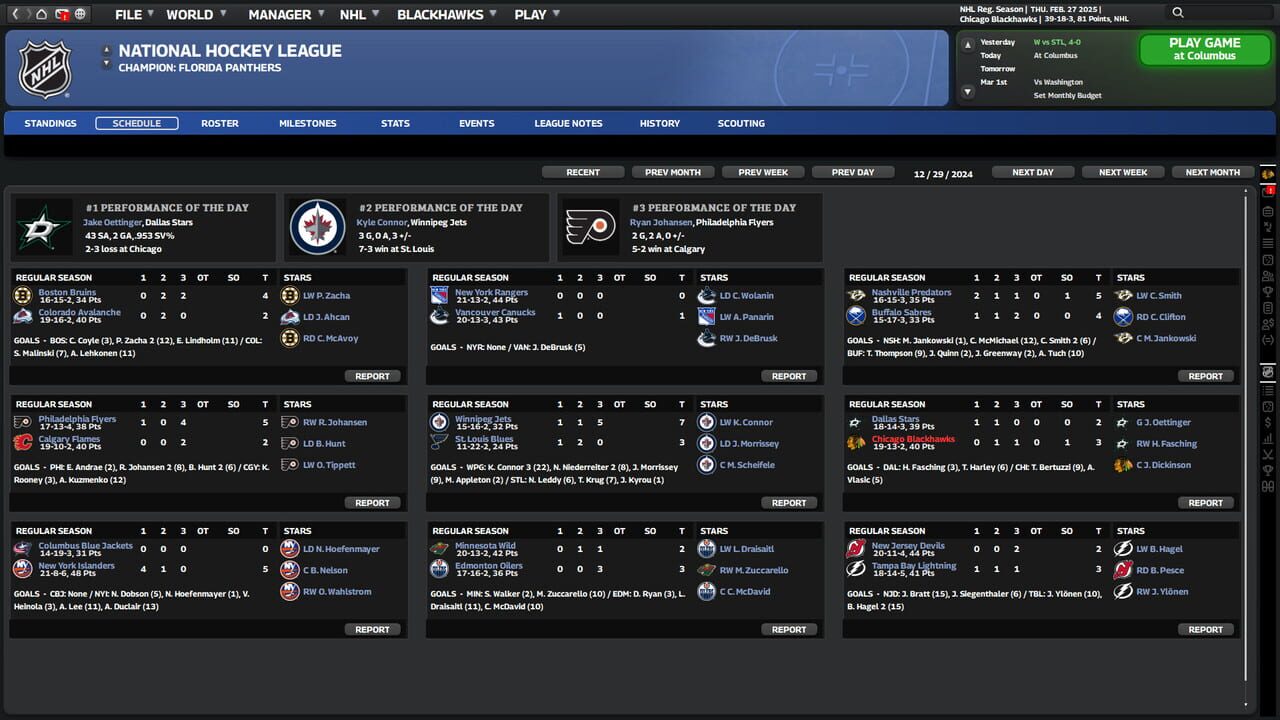Toggle the downward arrow below the schedule summary
The height and width of the screenshot is (720, 1280).
967,90
